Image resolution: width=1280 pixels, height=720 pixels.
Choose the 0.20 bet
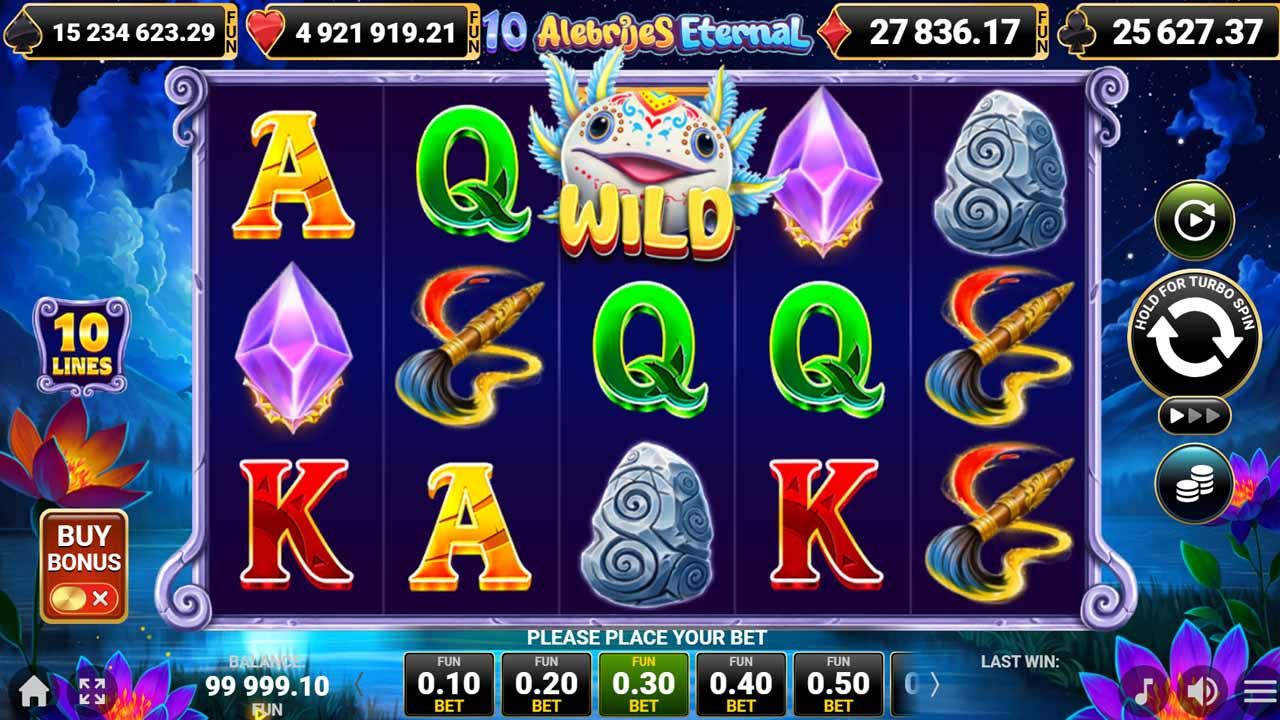click(x=546, y=684)
